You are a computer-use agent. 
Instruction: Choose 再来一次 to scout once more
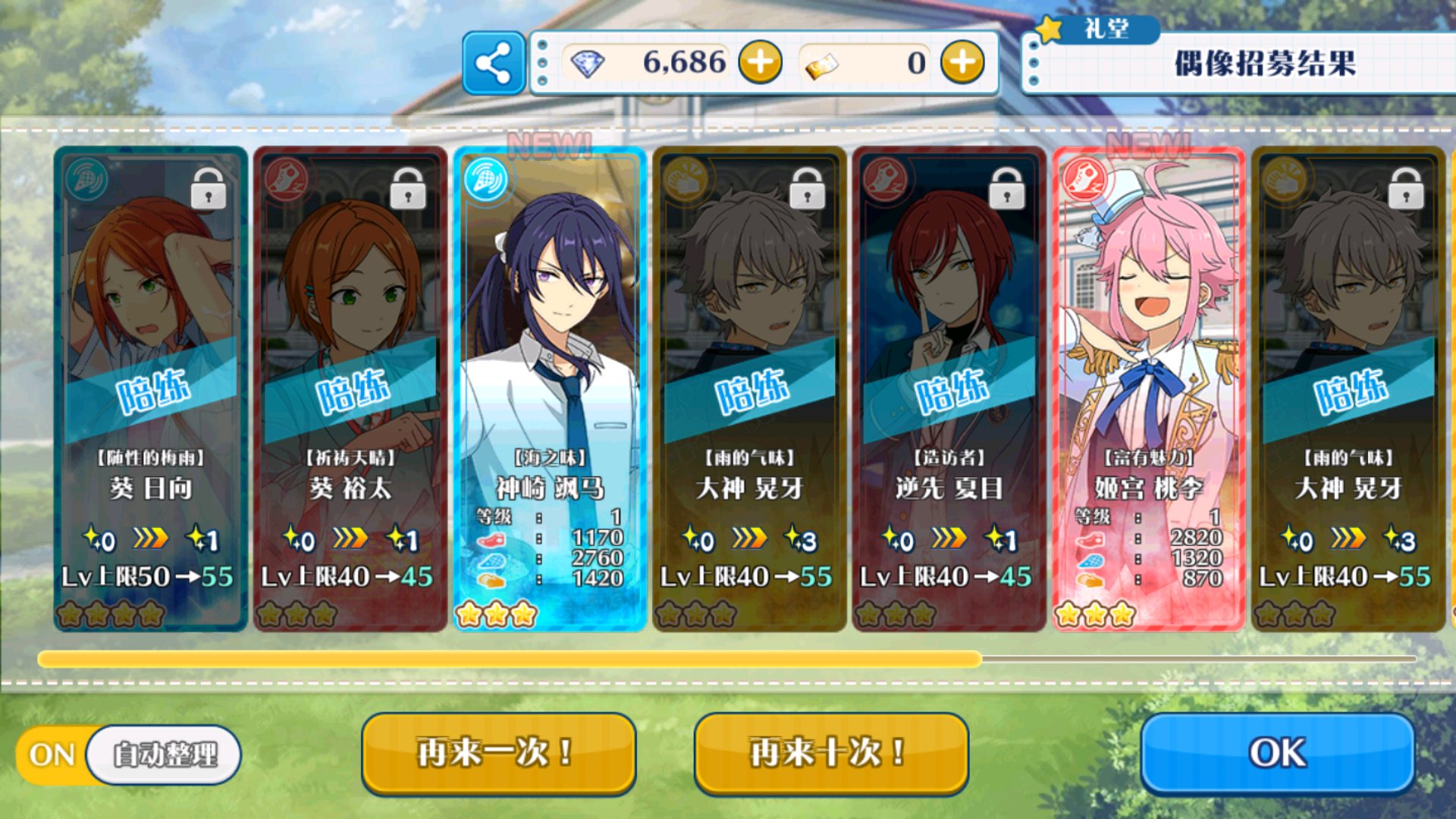(x=498, y=754)
